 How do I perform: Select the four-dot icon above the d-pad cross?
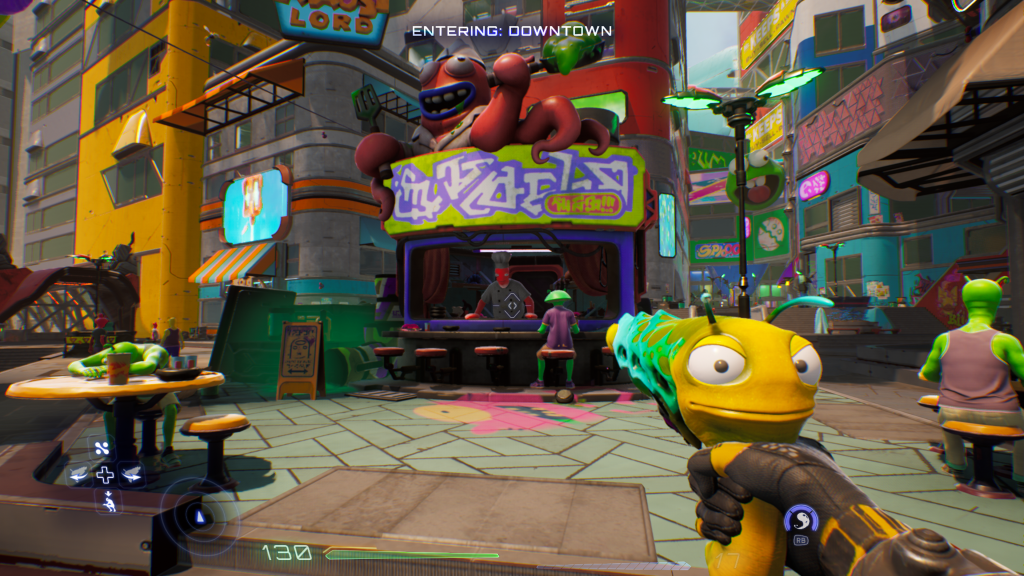pos(104,448)
